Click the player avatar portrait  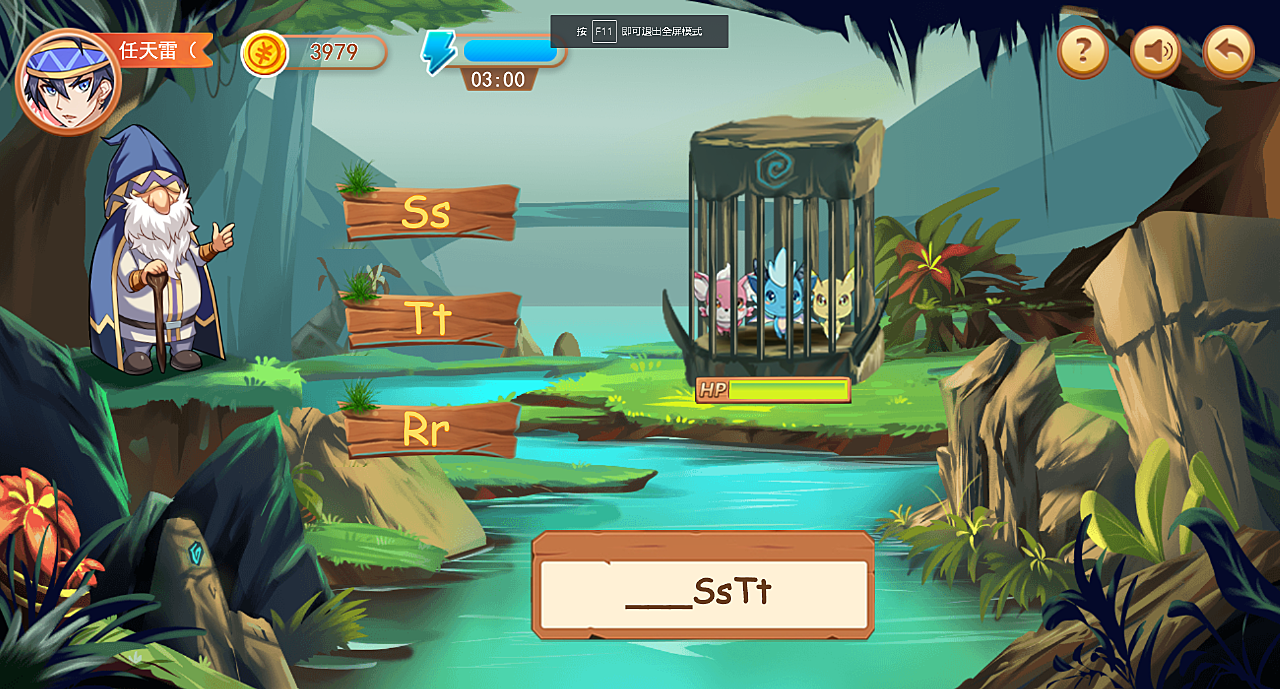coord(67,82)
